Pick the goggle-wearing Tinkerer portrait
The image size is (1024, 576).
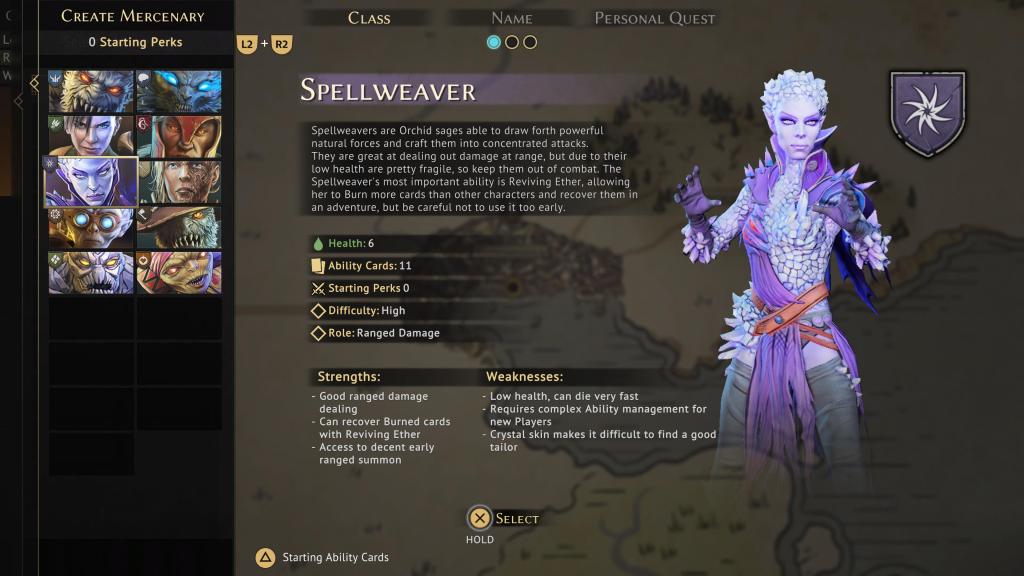(91, 227)
